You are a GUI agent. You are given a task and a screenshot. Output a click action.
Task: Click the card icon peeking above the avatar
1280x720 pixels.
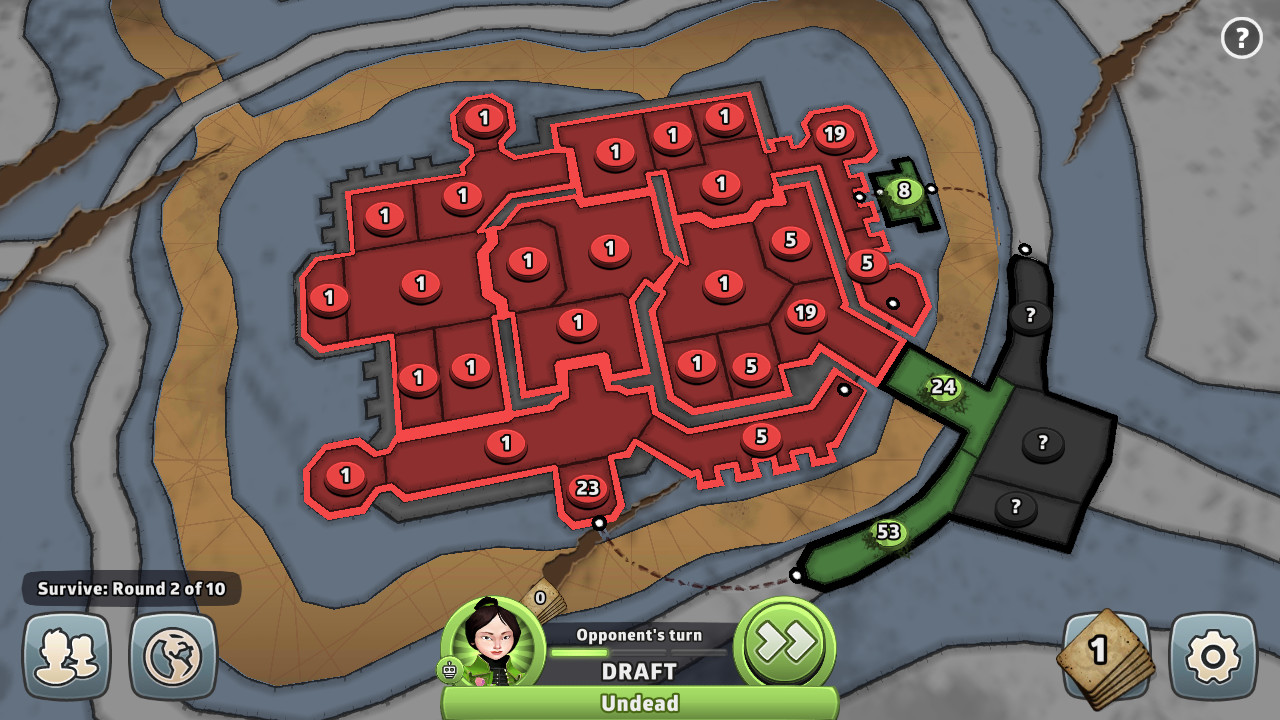click(x=538, y=596)
